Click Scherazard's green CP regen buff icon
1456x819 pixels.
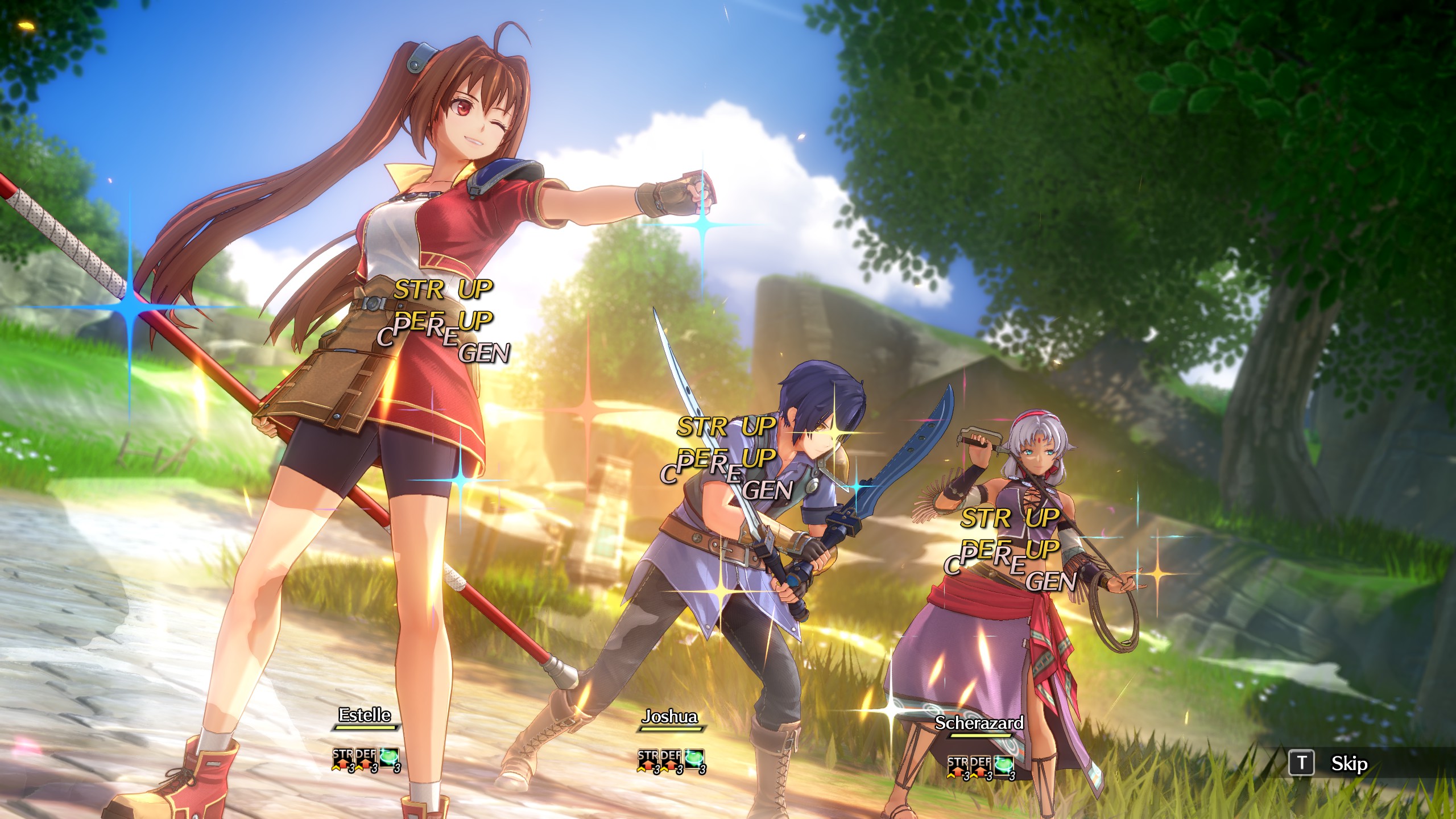click(x=1004, y=766)
